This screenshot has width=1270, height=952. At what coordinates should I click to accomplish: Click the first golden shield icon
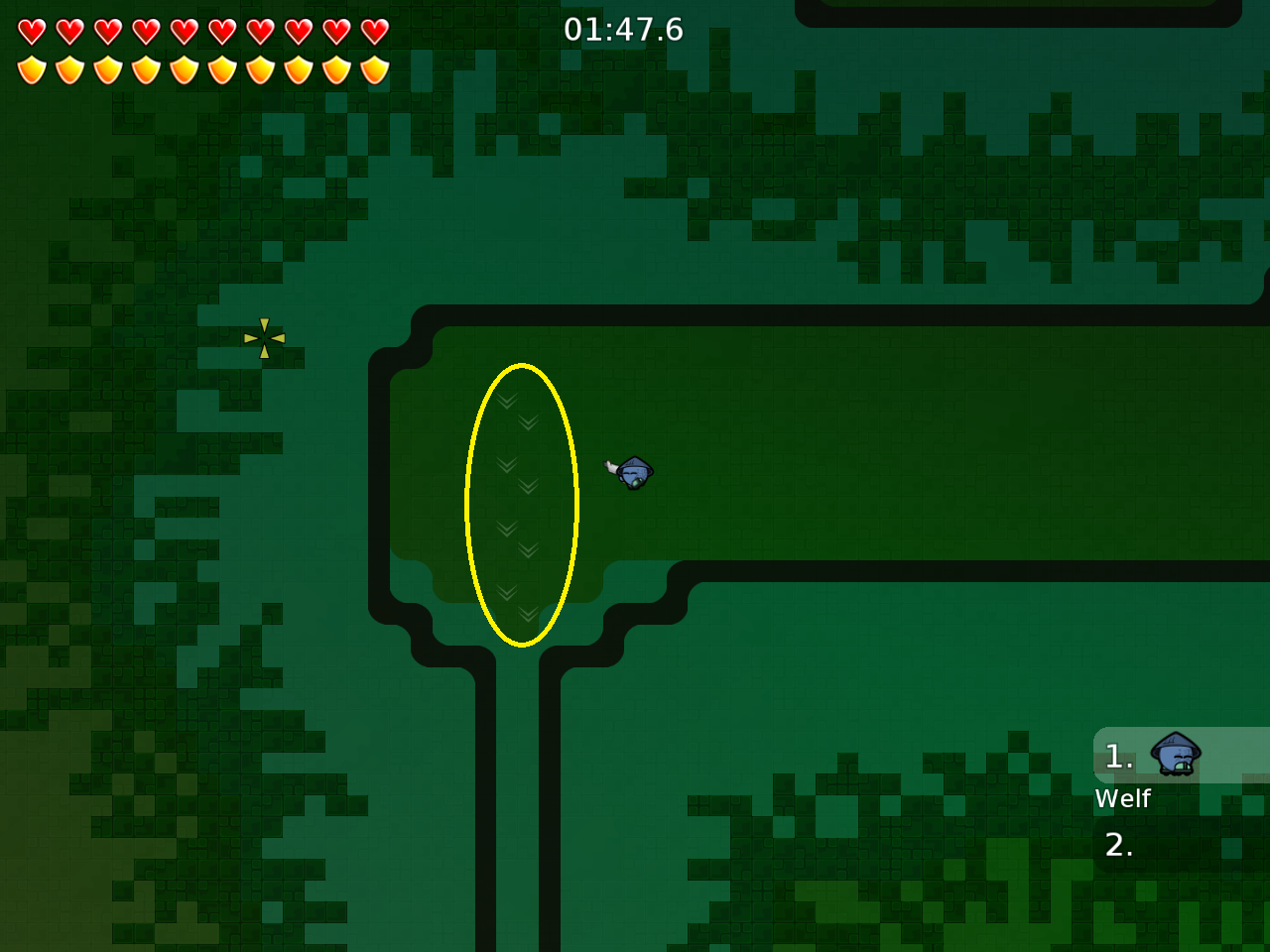coord(33,67)
